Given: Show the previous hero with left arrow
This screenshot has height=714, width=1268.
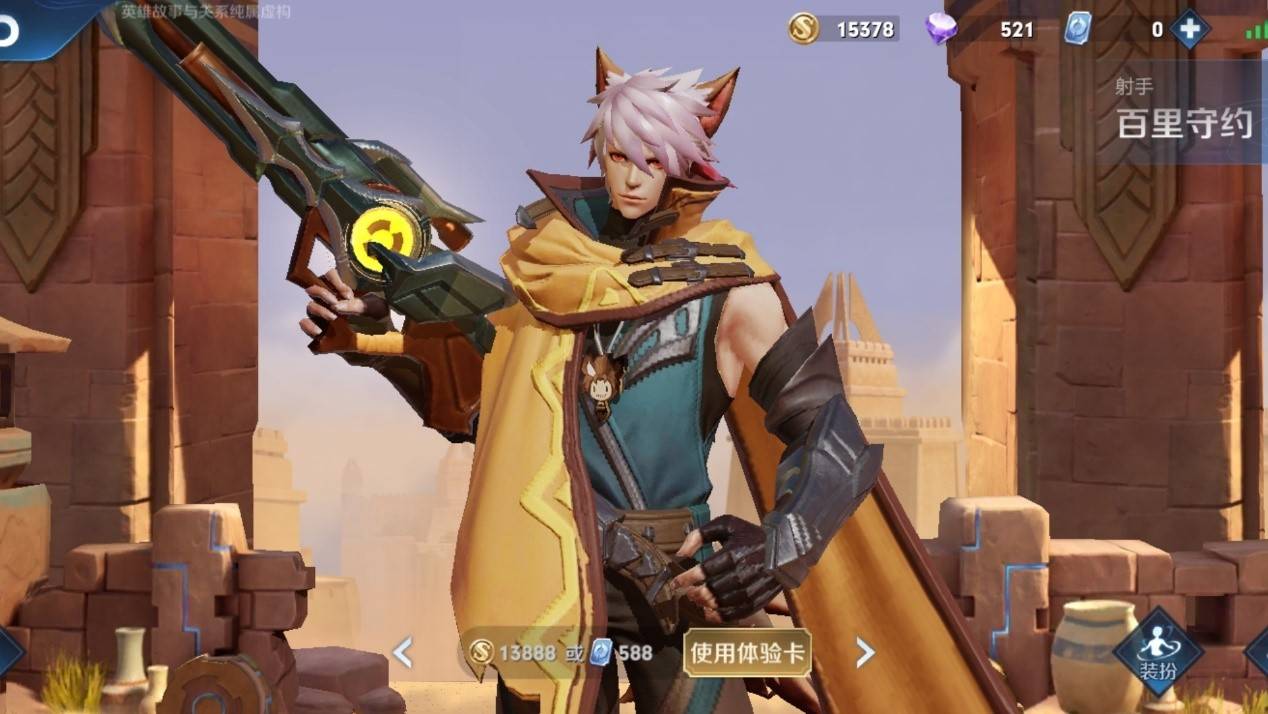Looking at the screenshot, I should pos(402,653).
